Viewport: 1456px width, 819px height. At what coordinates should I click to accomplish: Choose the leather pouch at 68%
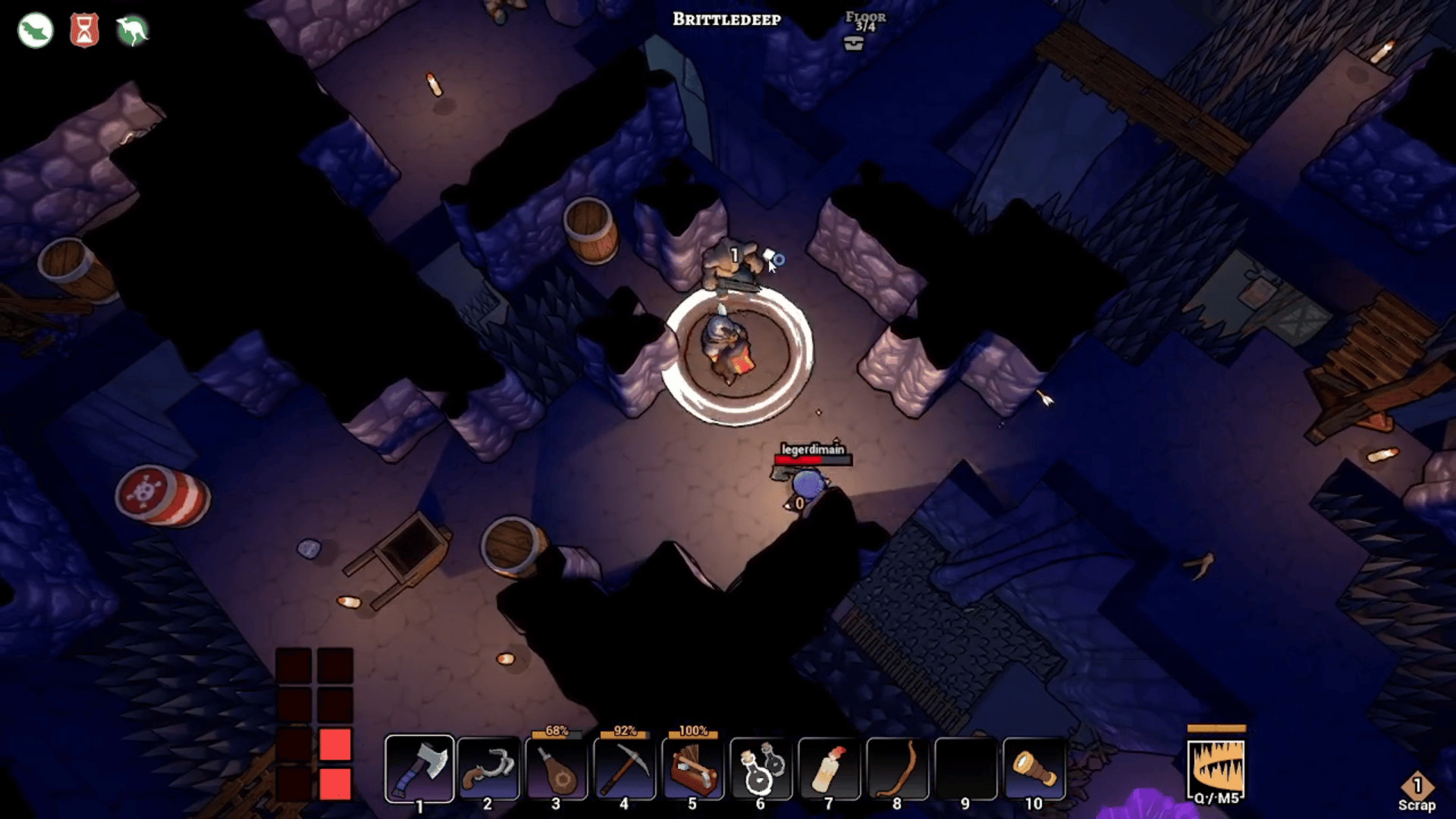pos(556,768)
